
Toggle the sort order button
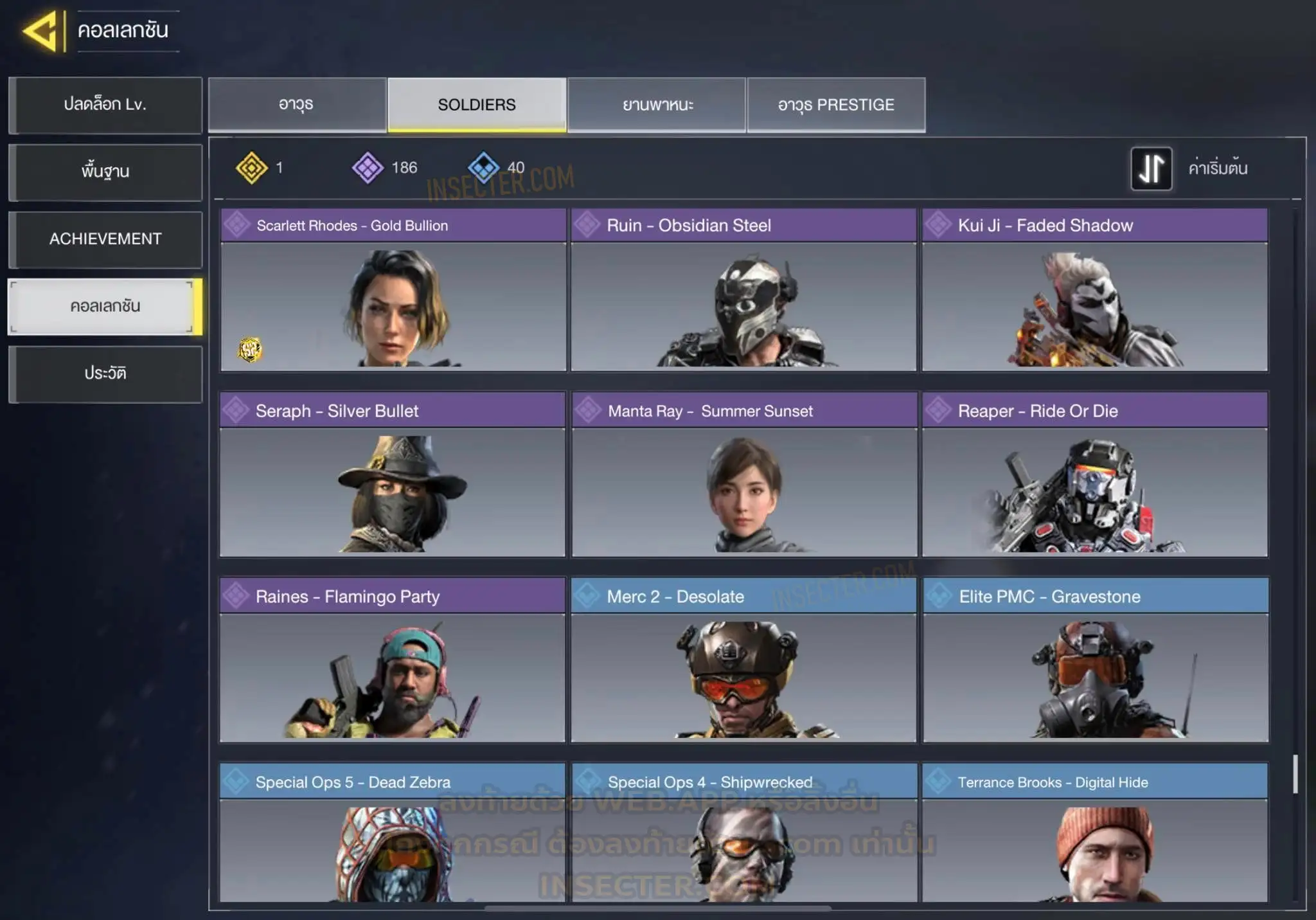pyautogui.click(x=1151, y=168)
